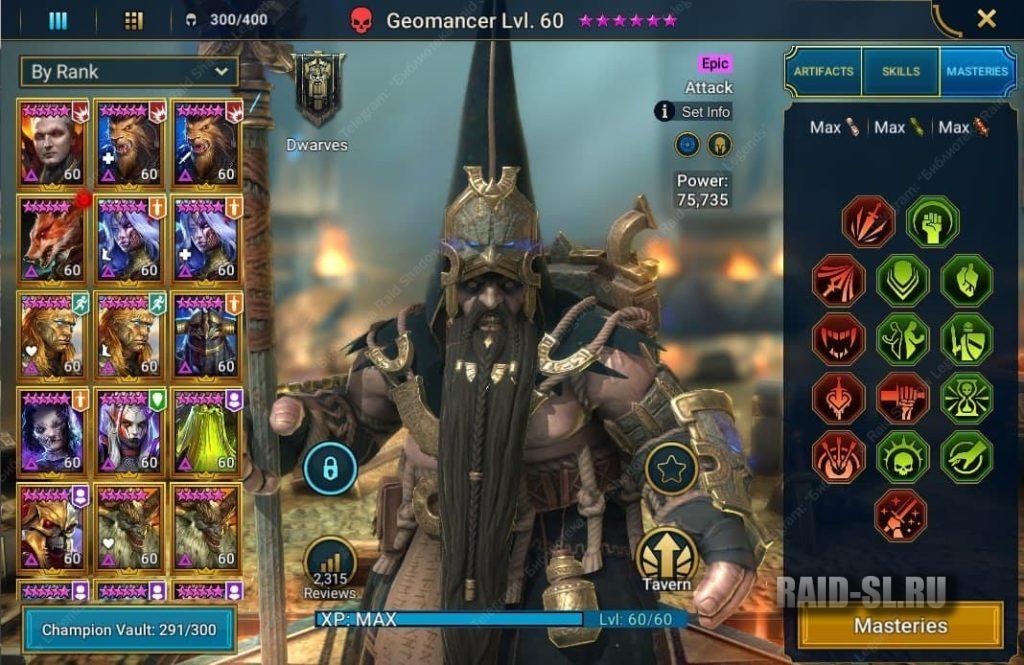
Task: Toggle the champion lock padlock icon
Action: (330, 467)
